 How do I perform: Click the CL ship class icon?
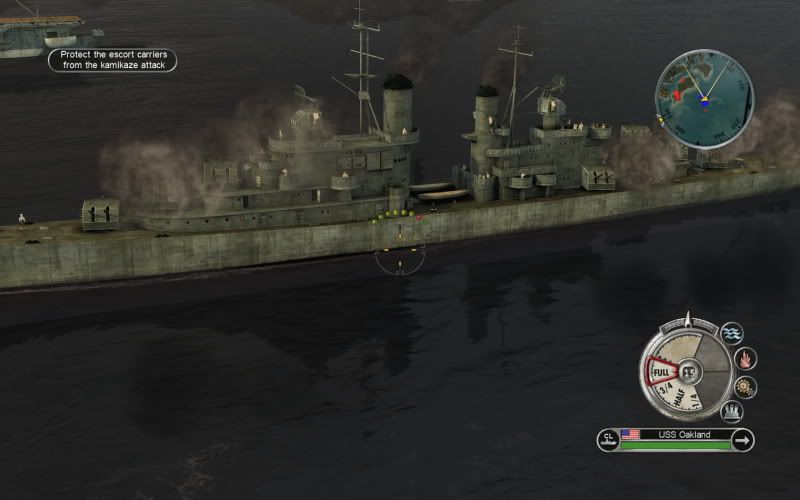608,440
